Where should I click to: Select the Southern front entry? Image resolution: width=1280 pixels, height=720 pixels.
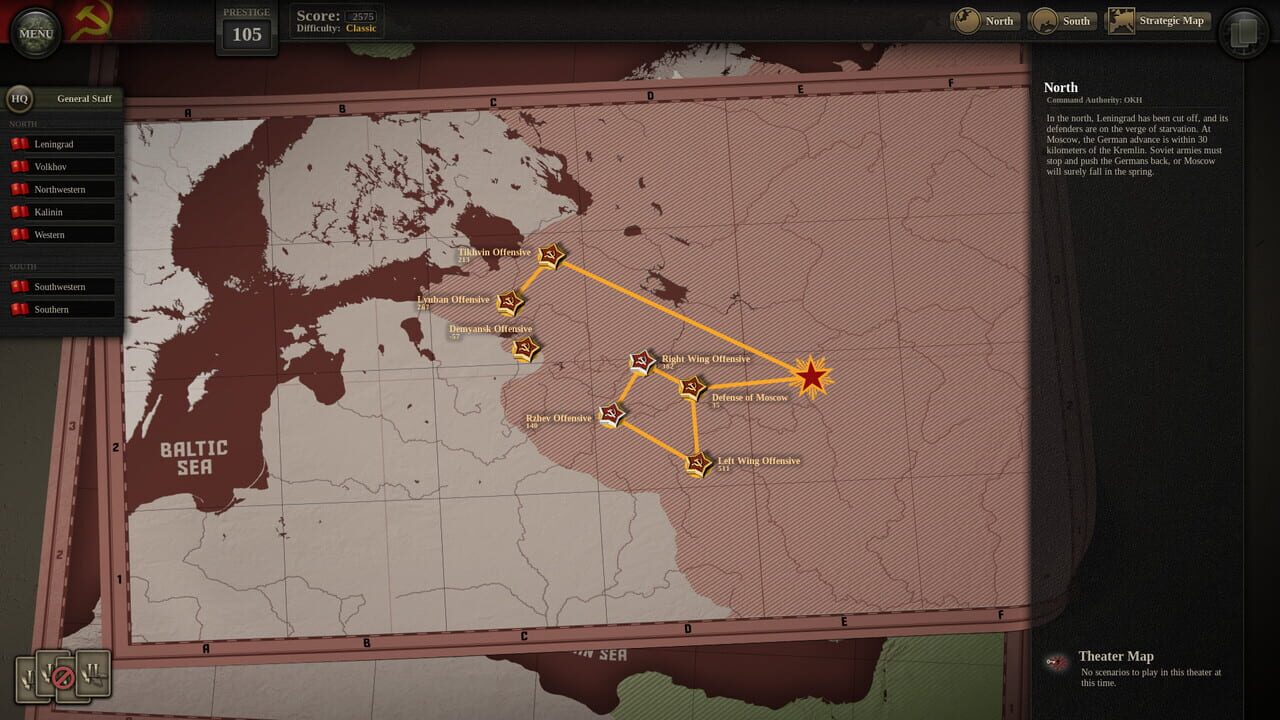pyautogui.click(x=70, y=309)
